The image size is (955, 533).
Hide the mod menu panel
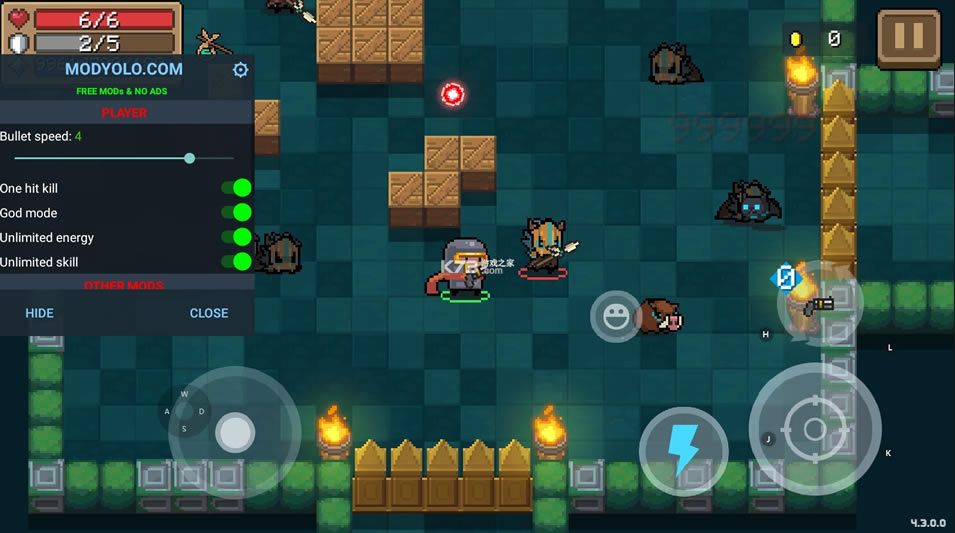40,313
